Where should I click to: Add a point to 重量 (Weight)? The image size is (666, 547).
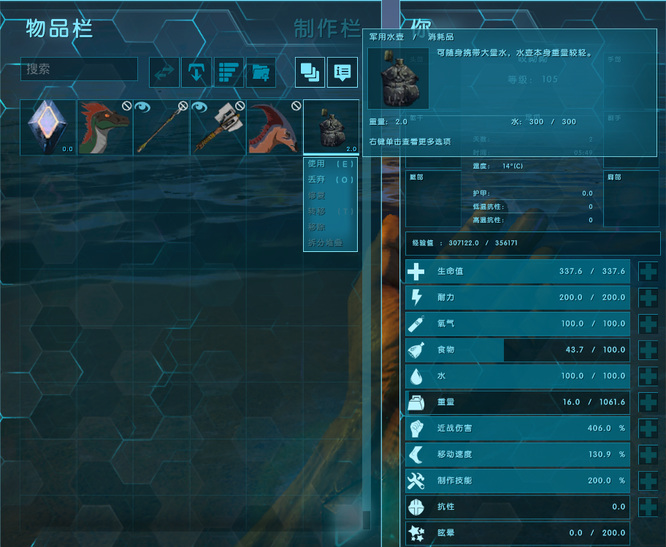pos(647,402)
